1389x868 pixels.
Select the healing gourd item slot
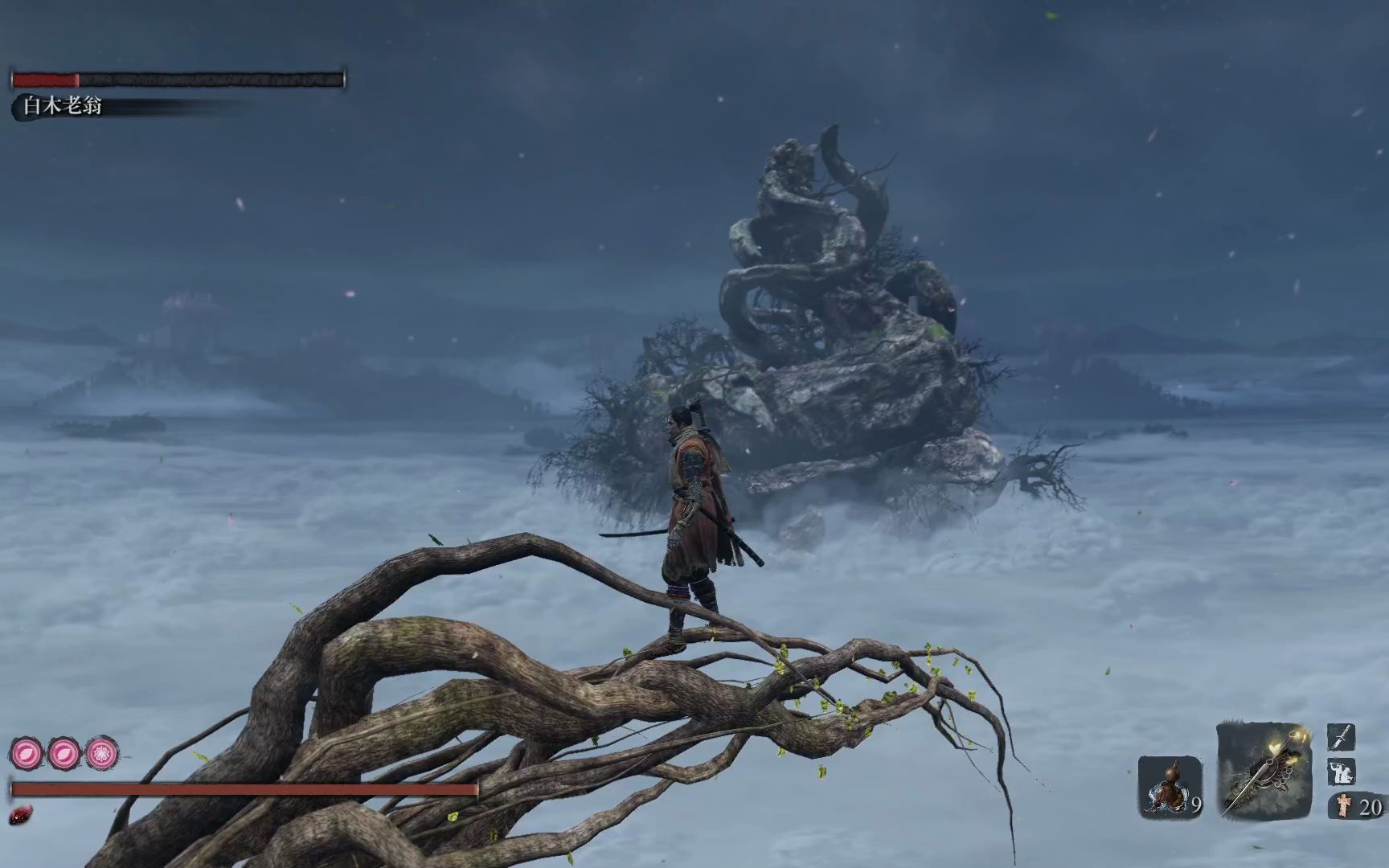pyautogui.click(x=1170, y=787)
